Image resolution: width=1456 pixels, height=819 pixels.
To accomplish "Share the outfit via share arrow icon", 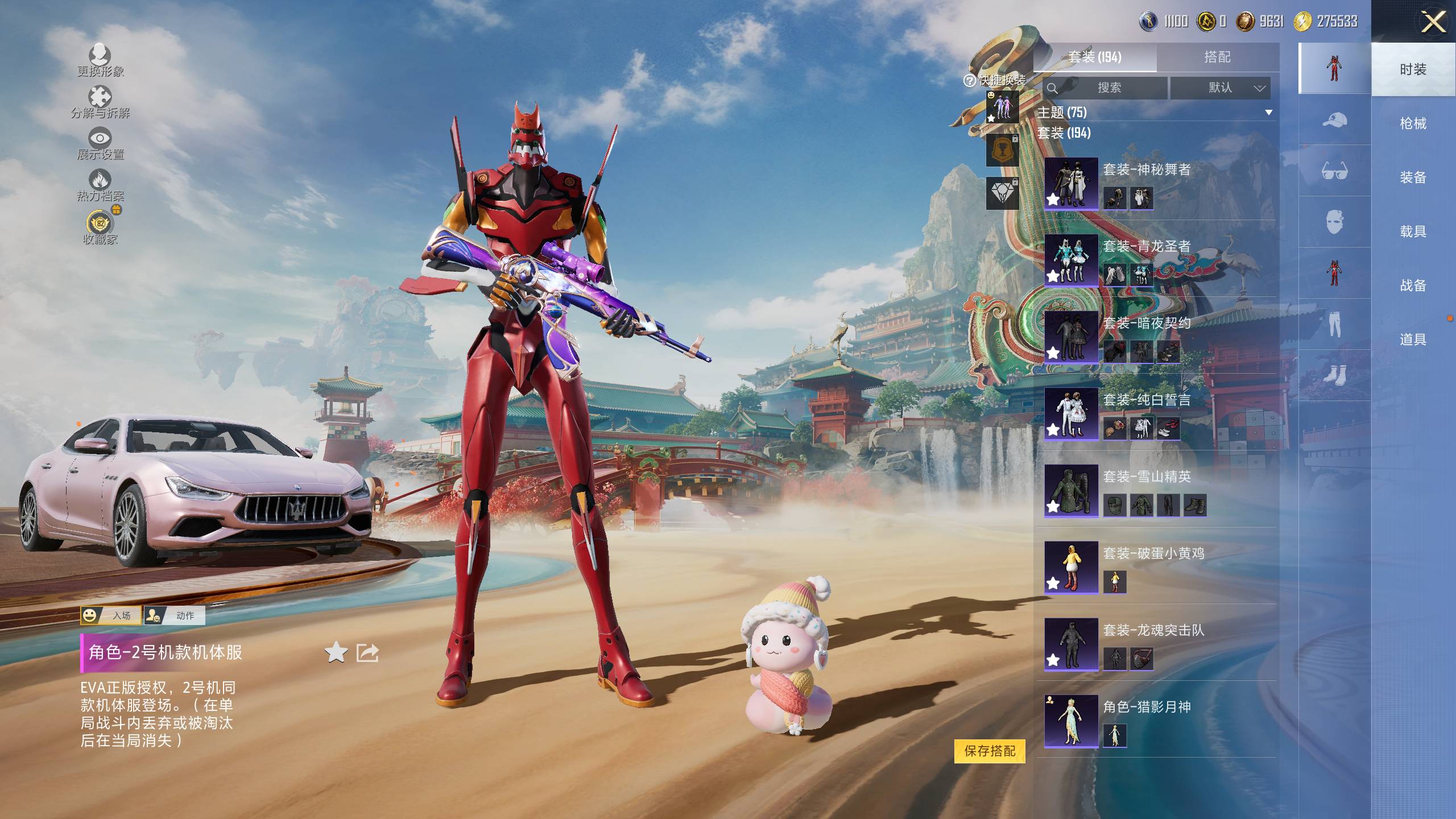I will pyautogui.click(x=367, y=652).
